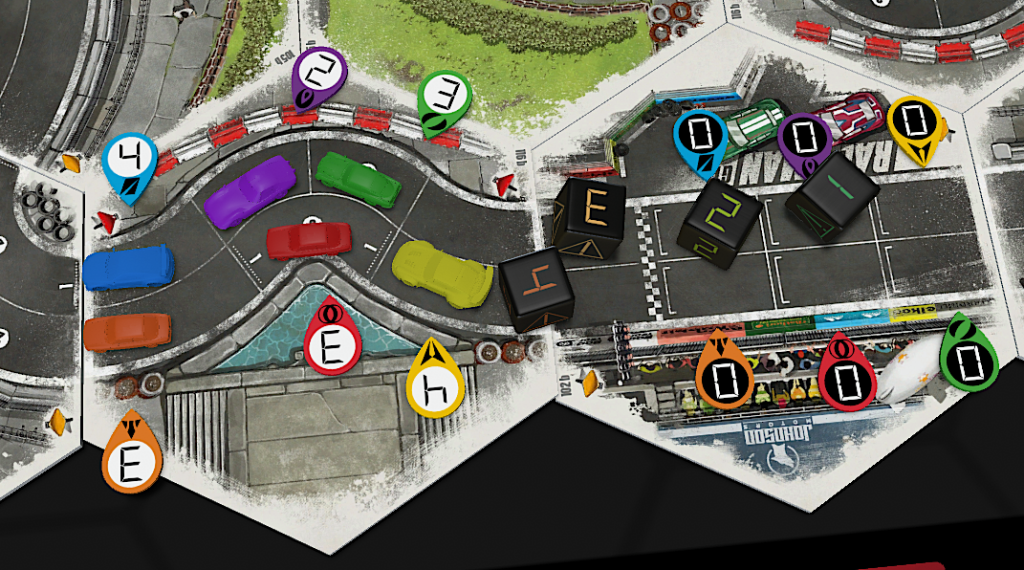Select the blue marker showing 0
Image resolution: width=1024 pixels, height=570 pixels.
700,138
